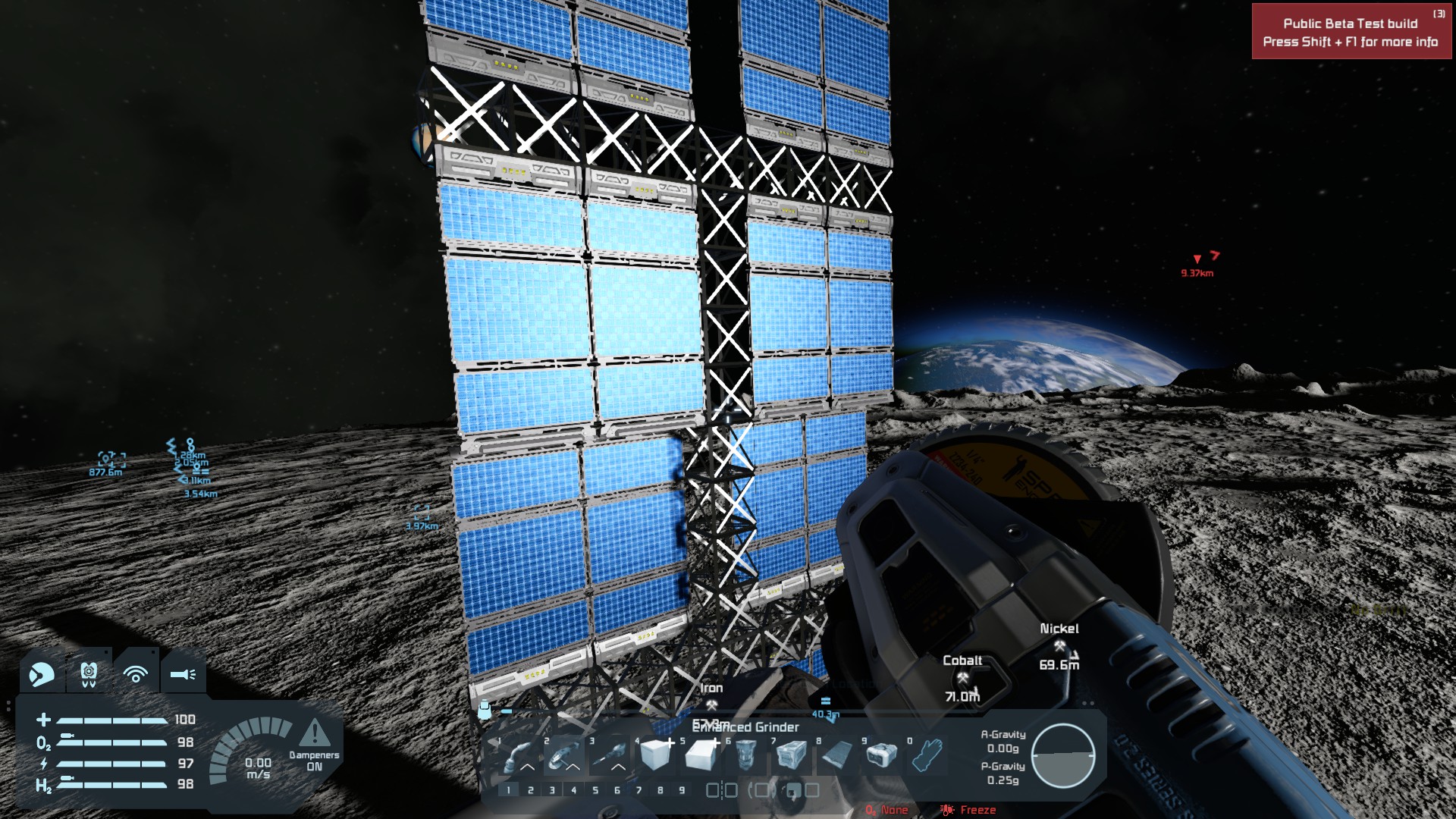Click the Public Beta Test build notice
Image resolution: width=1456 pixels, height=819 pixels.
point(1351,33)
